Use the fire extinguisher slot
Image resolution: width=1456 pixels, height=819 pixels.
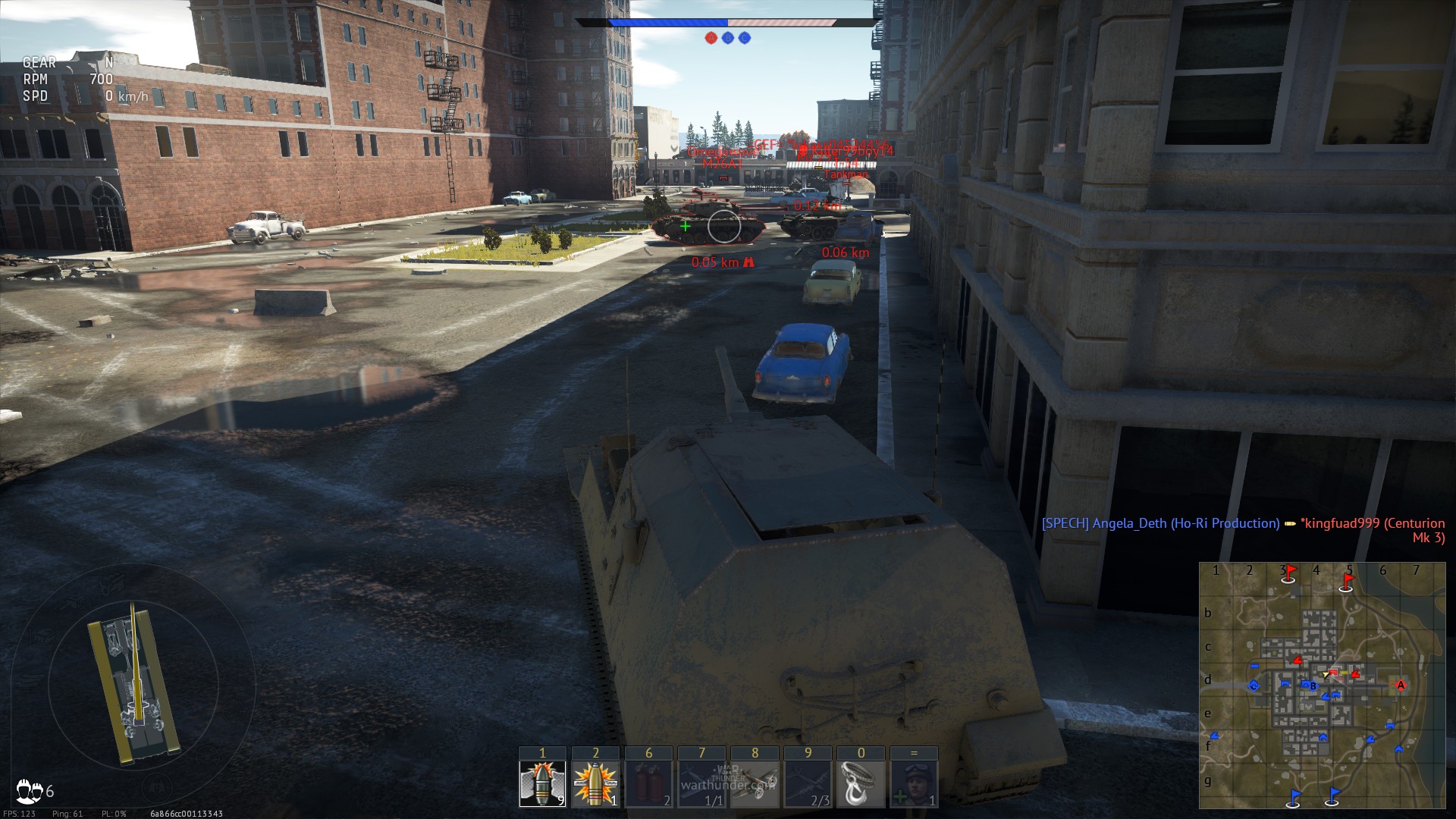(648, 783)
